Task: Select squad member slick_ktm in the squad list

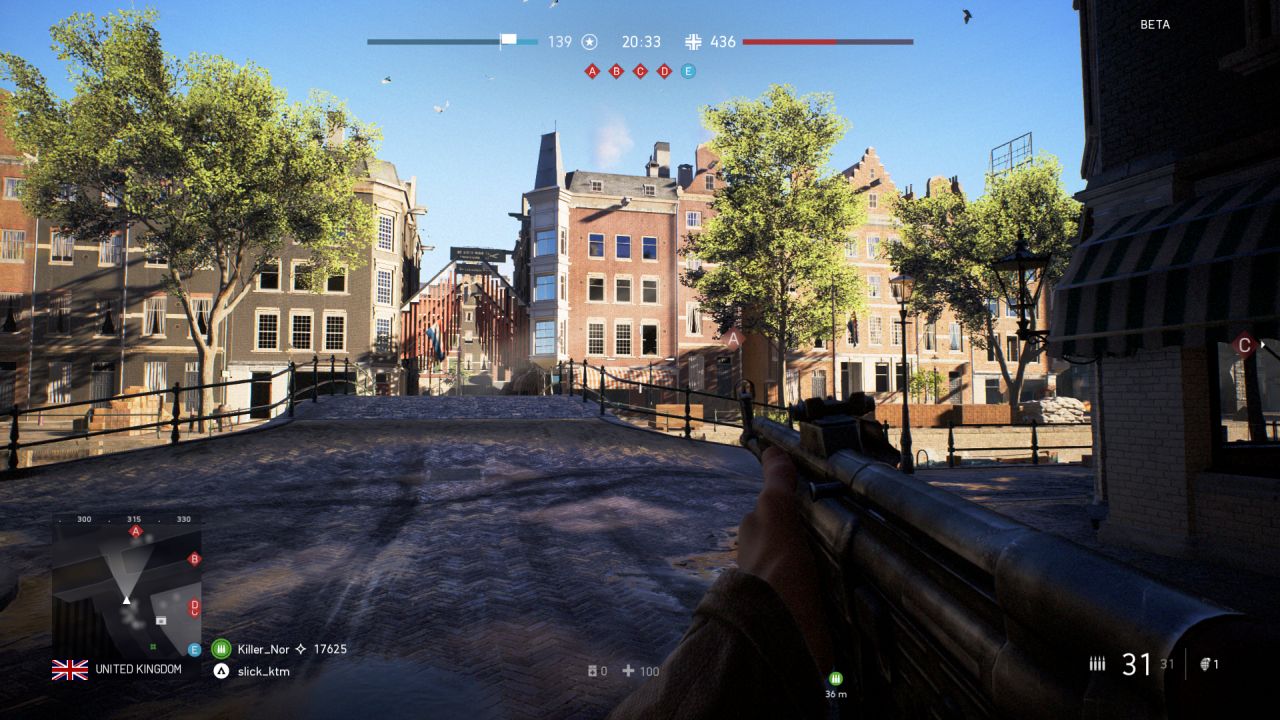Action: pos(263,671)
